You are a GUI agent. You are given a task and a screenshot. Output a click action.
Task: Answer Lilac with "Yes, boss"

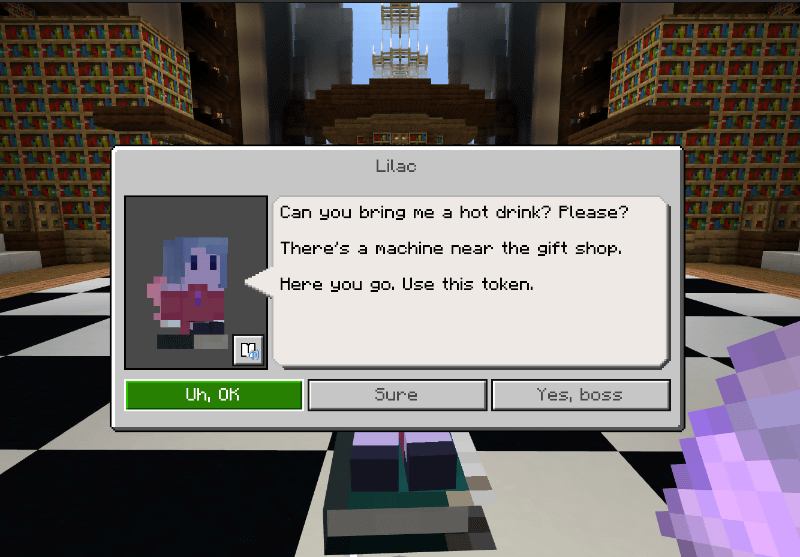[x=580, y=395]
